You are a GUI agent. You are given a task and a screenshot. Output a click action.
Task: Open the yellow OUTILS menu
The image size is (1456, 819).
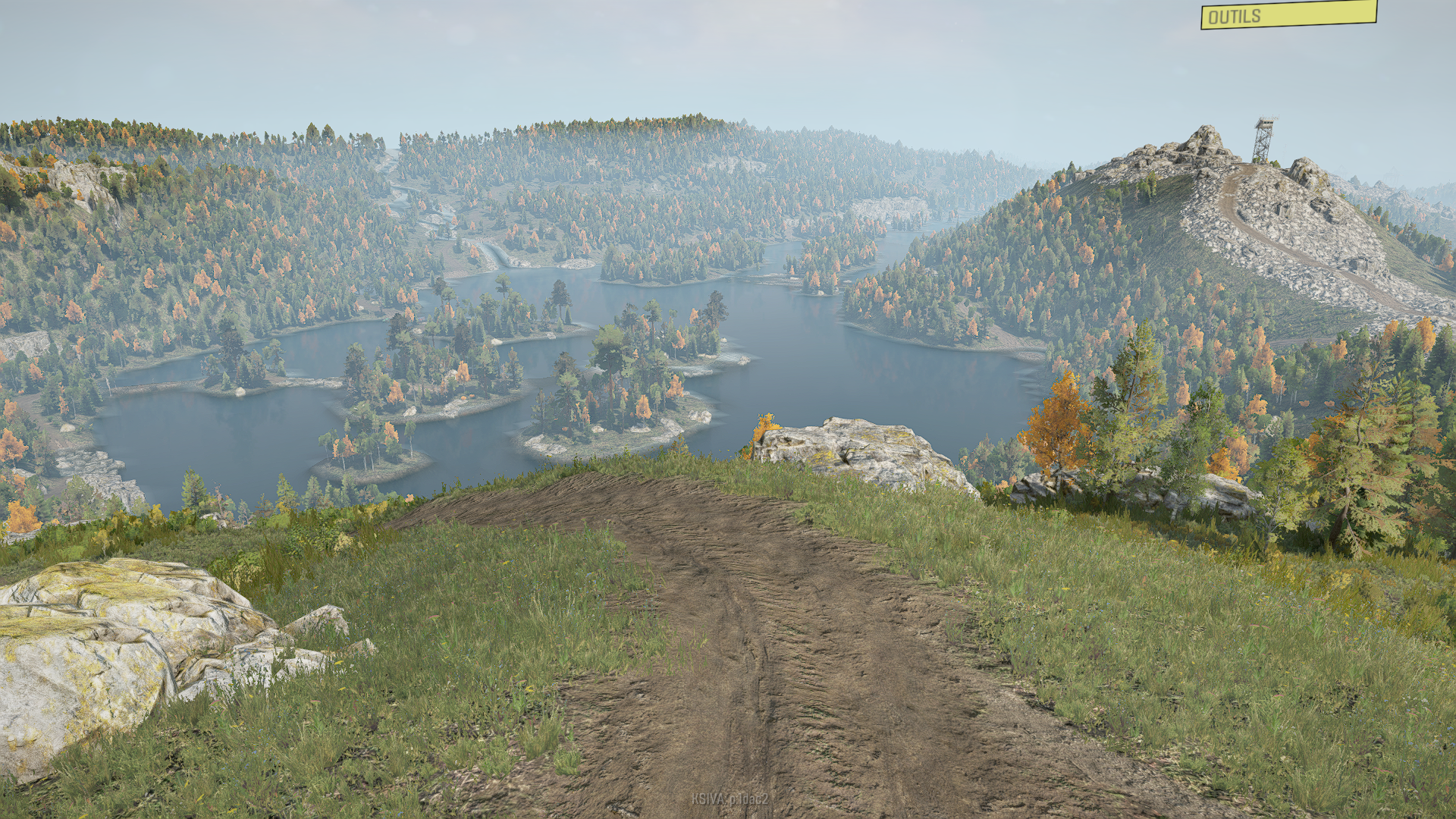[1288, 15]
